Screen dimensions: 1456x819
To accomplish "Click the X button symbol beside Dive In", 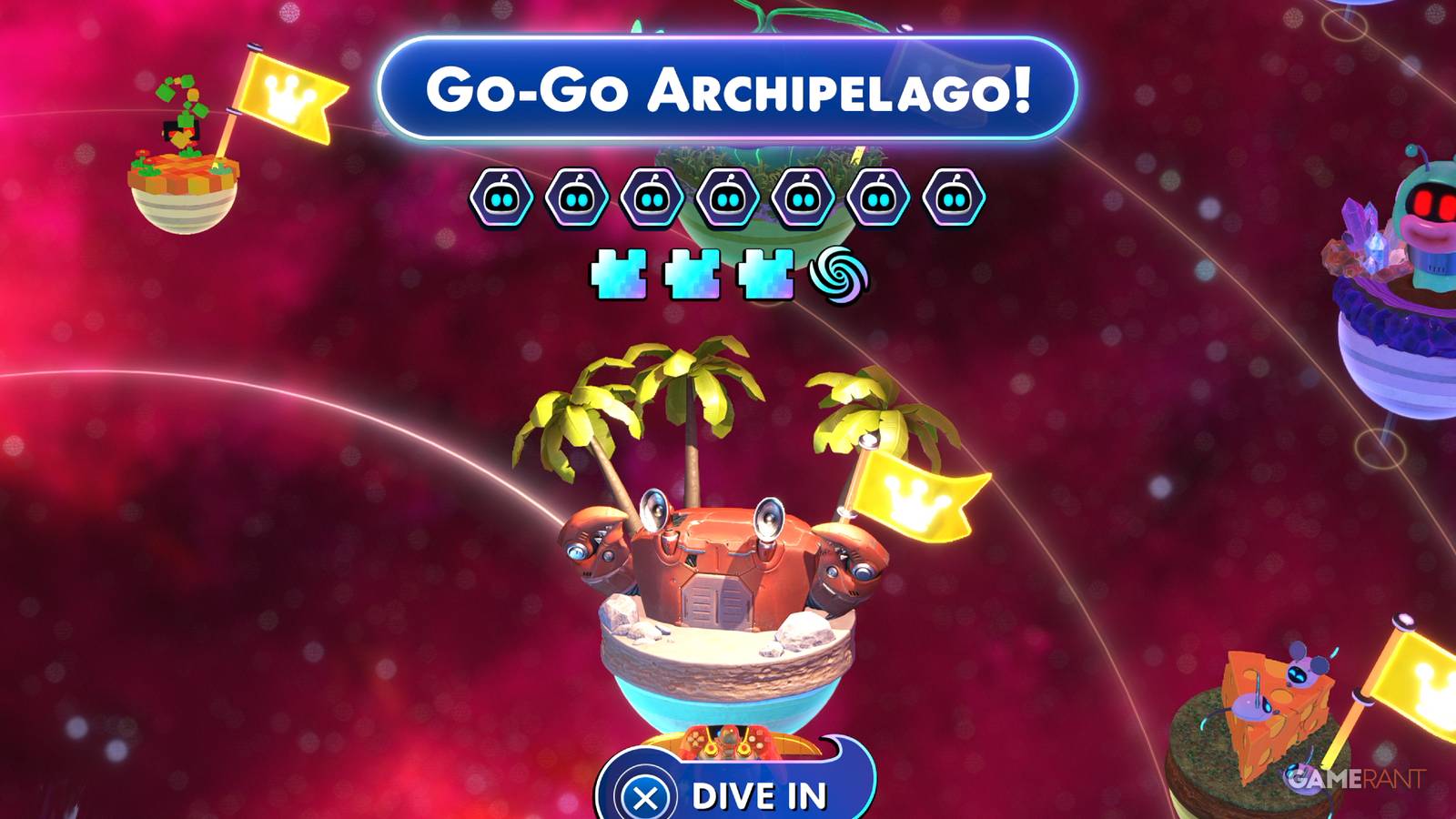I will pyautogui.click(x=646, y=793).
